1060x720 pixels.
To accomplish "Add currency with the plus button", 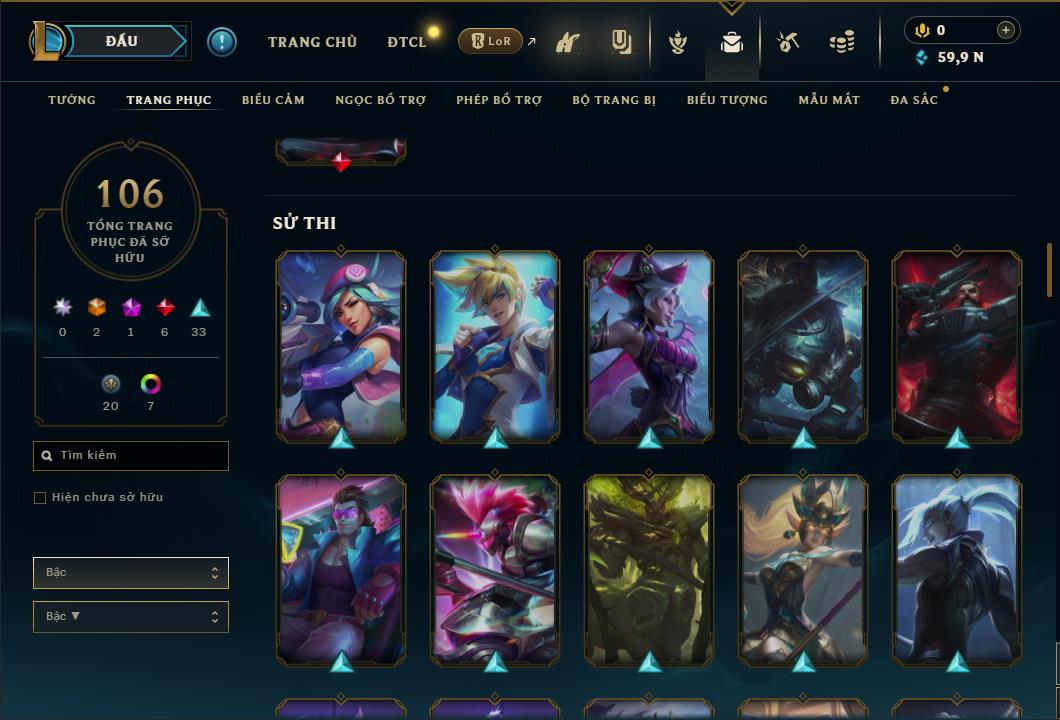I will pyautogui.click(x=1006, y=30).
